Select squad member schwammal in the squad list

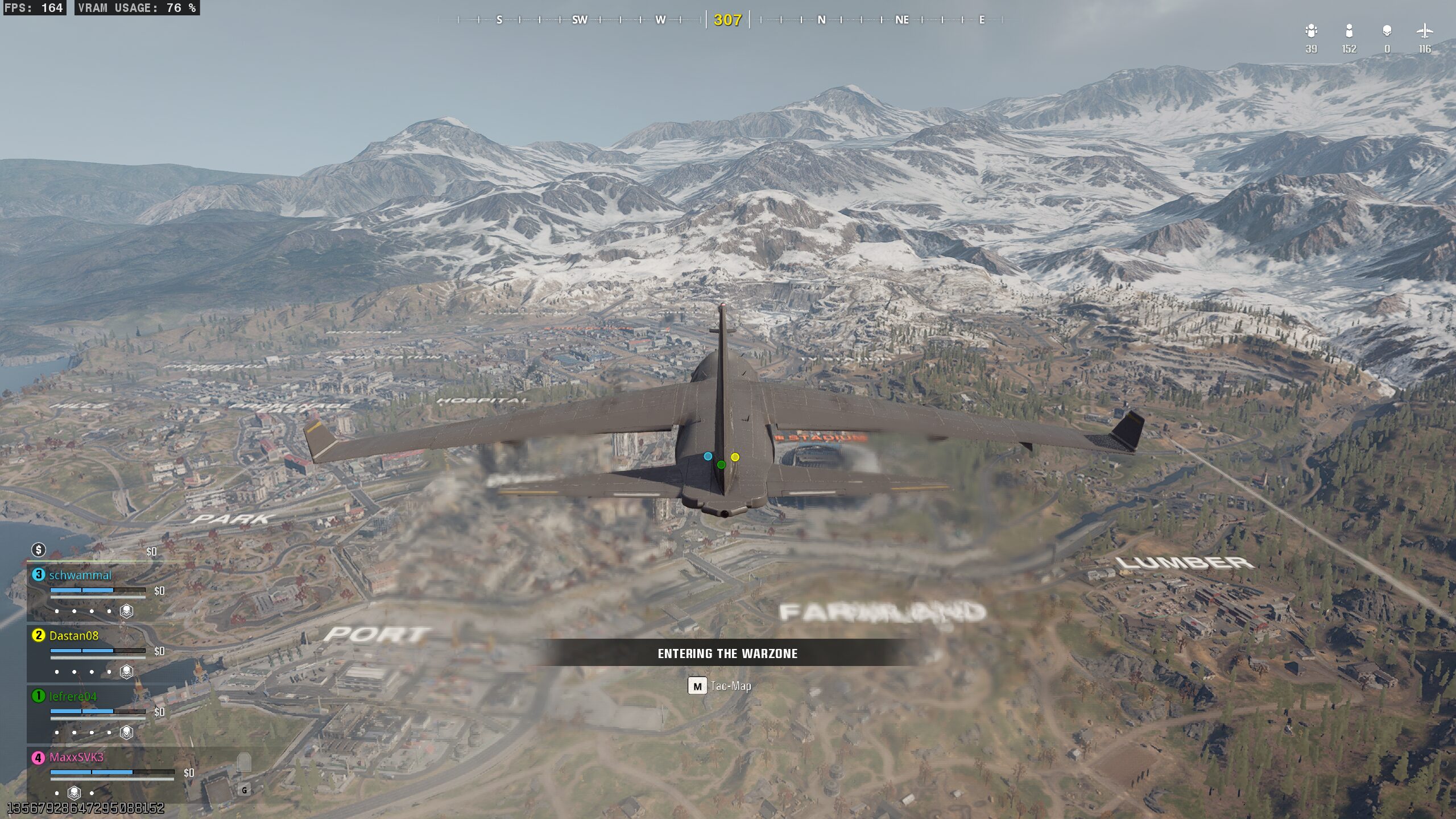click(x=80, y=575)
